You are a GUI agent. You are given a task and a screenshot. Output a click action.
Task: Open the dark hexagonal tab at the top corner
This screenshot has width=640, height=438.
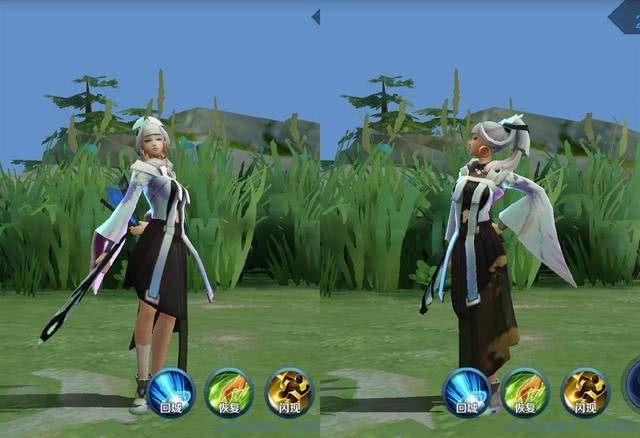tap(626, 16)
